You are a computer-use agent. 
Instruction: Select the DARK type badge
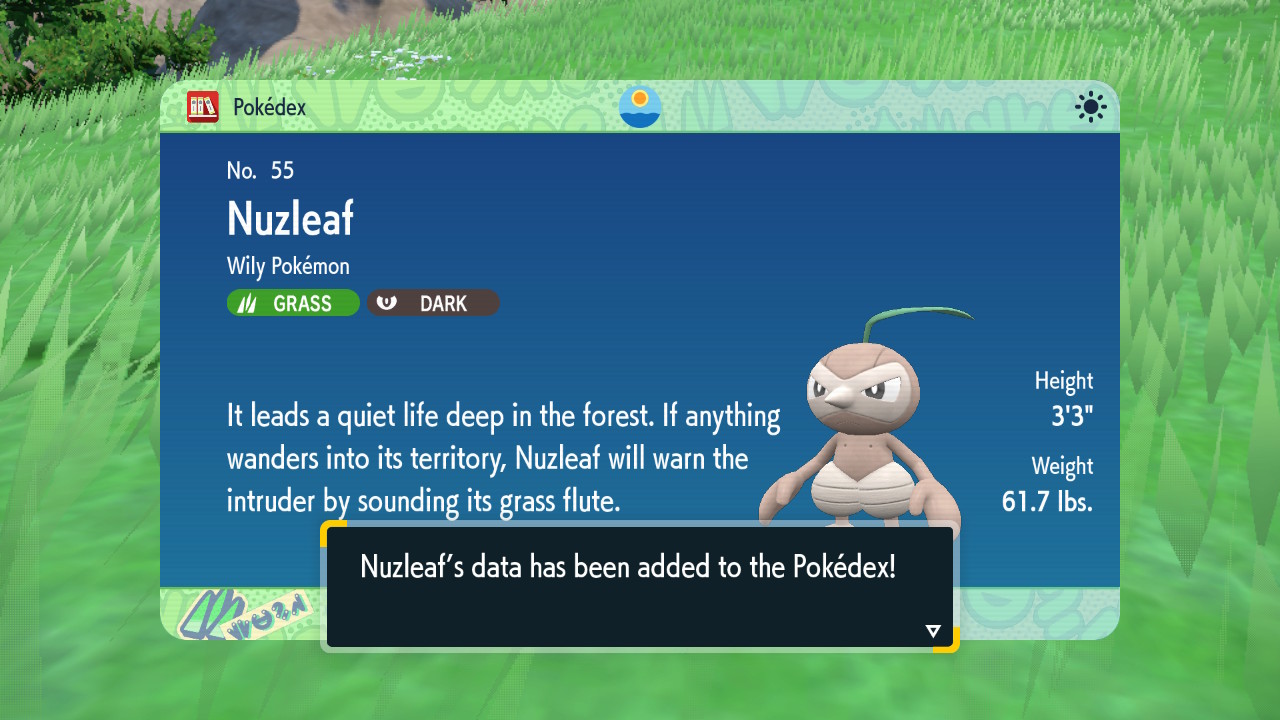pyautogui.click(x=433, y=303)
